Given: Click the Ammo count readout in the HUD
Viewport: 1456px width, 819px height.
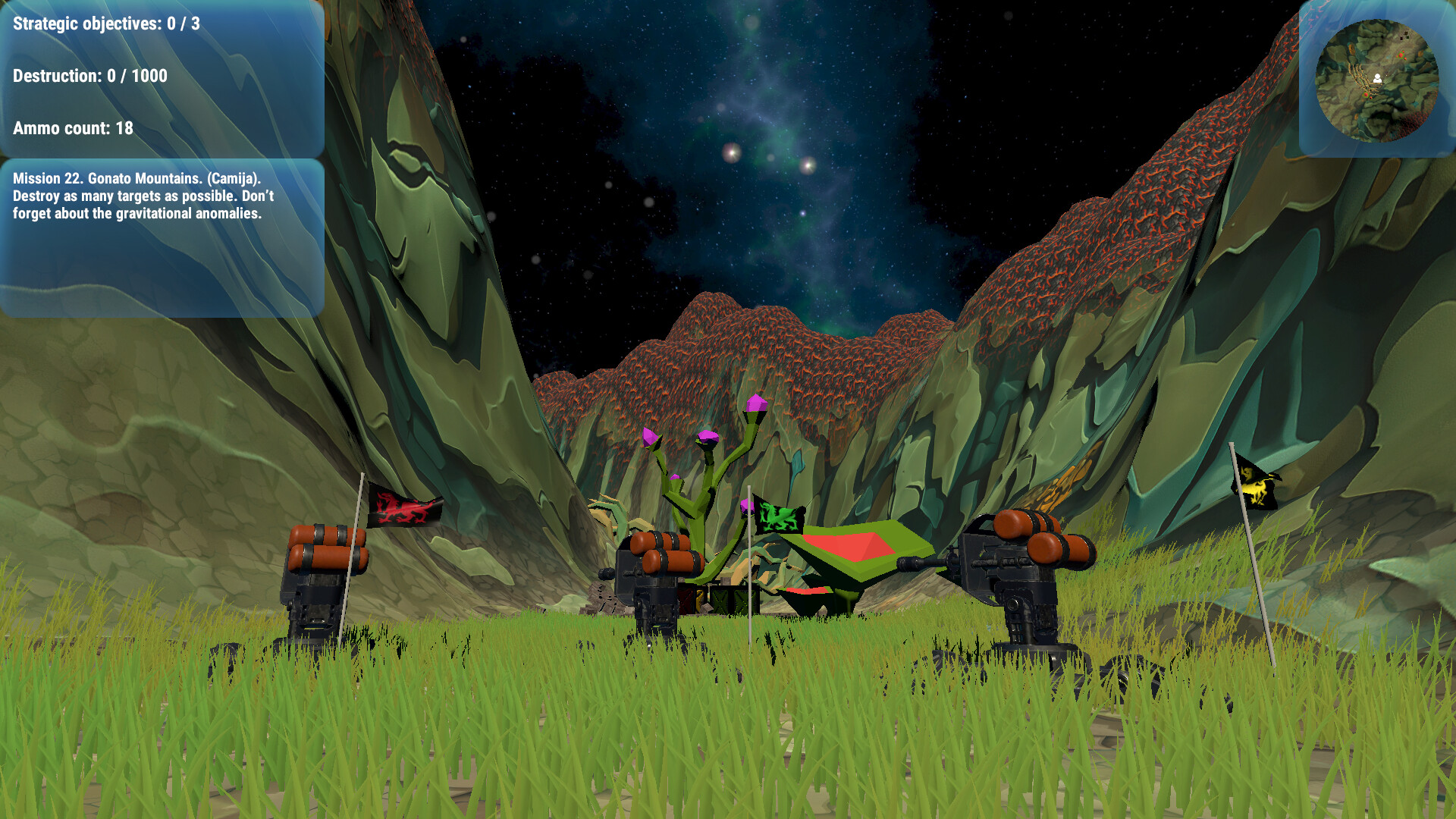Looking at the screenshot, I should [72, 129].
